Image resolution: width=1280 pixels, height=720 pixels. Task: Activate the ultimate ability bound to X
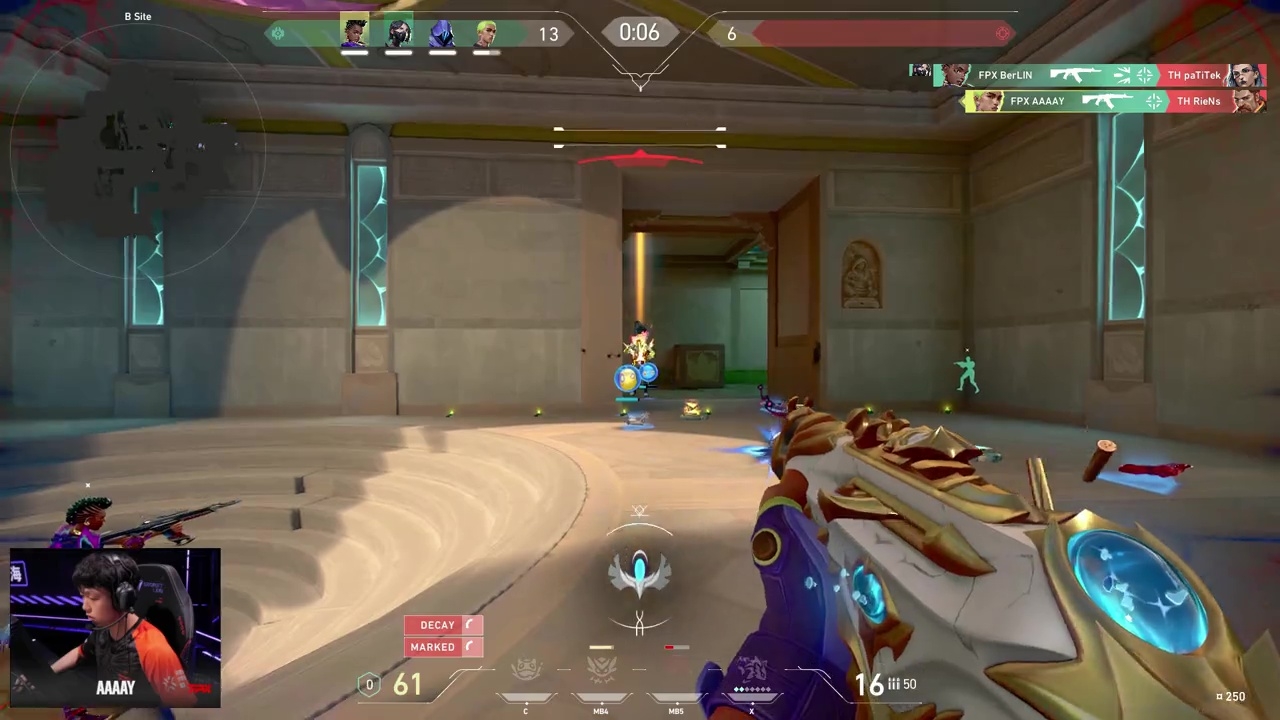tap(752, 672)
